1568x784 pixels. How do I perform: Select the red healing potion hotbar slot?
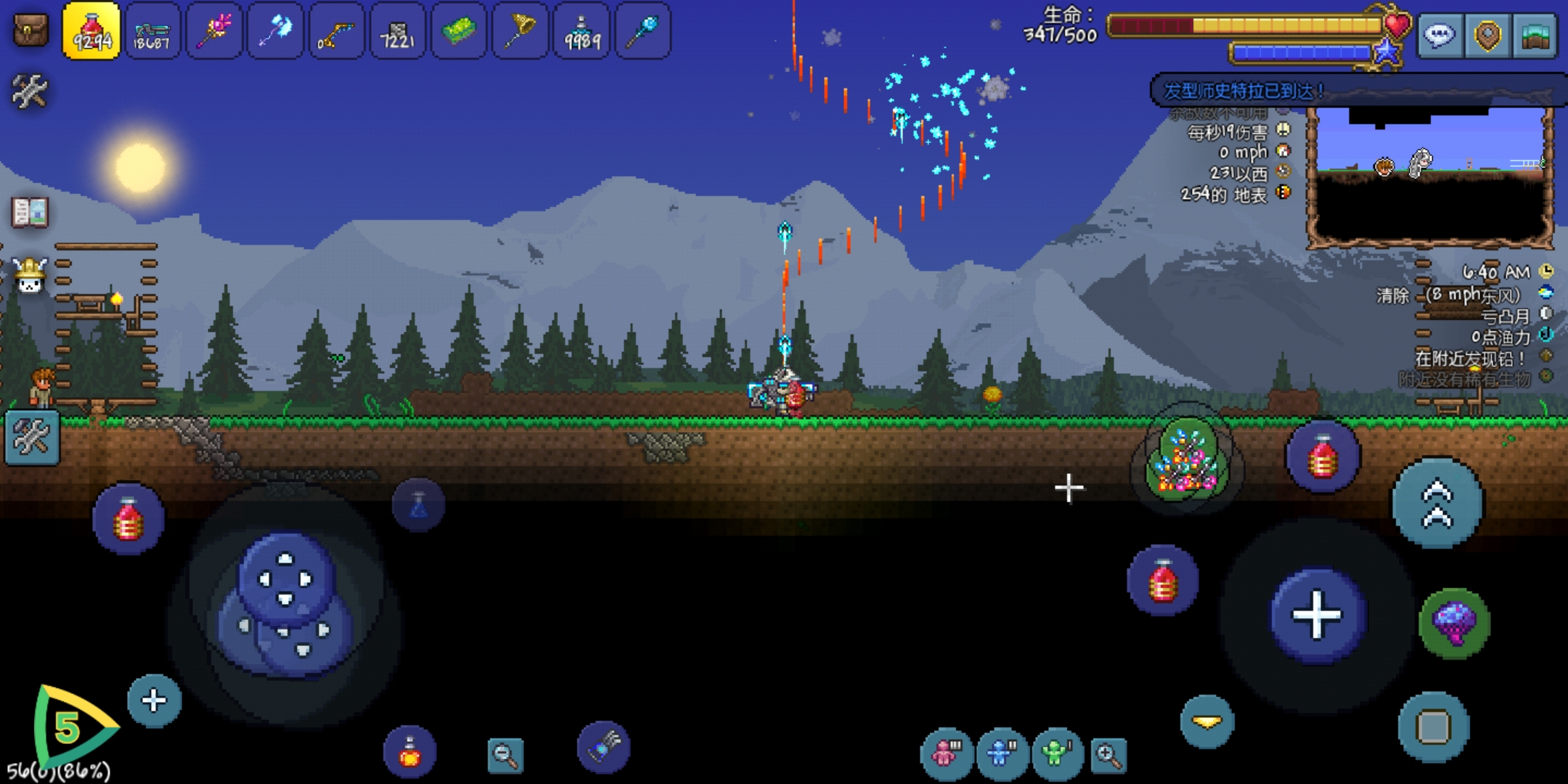point(91,30)
